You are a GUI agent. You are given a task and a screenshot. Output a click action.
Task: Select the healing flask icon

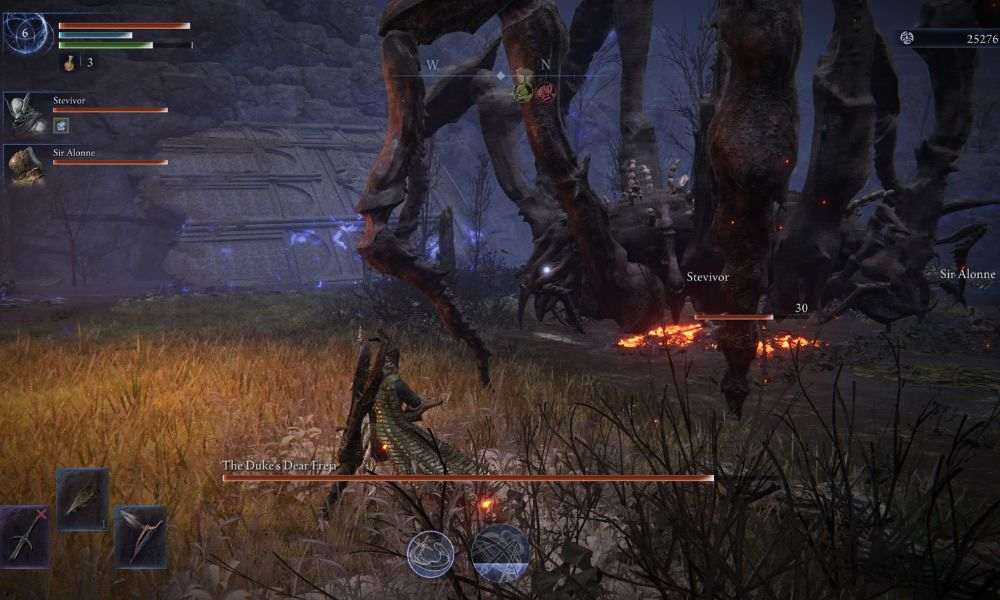pyautogui.click(x=69, y=62)
